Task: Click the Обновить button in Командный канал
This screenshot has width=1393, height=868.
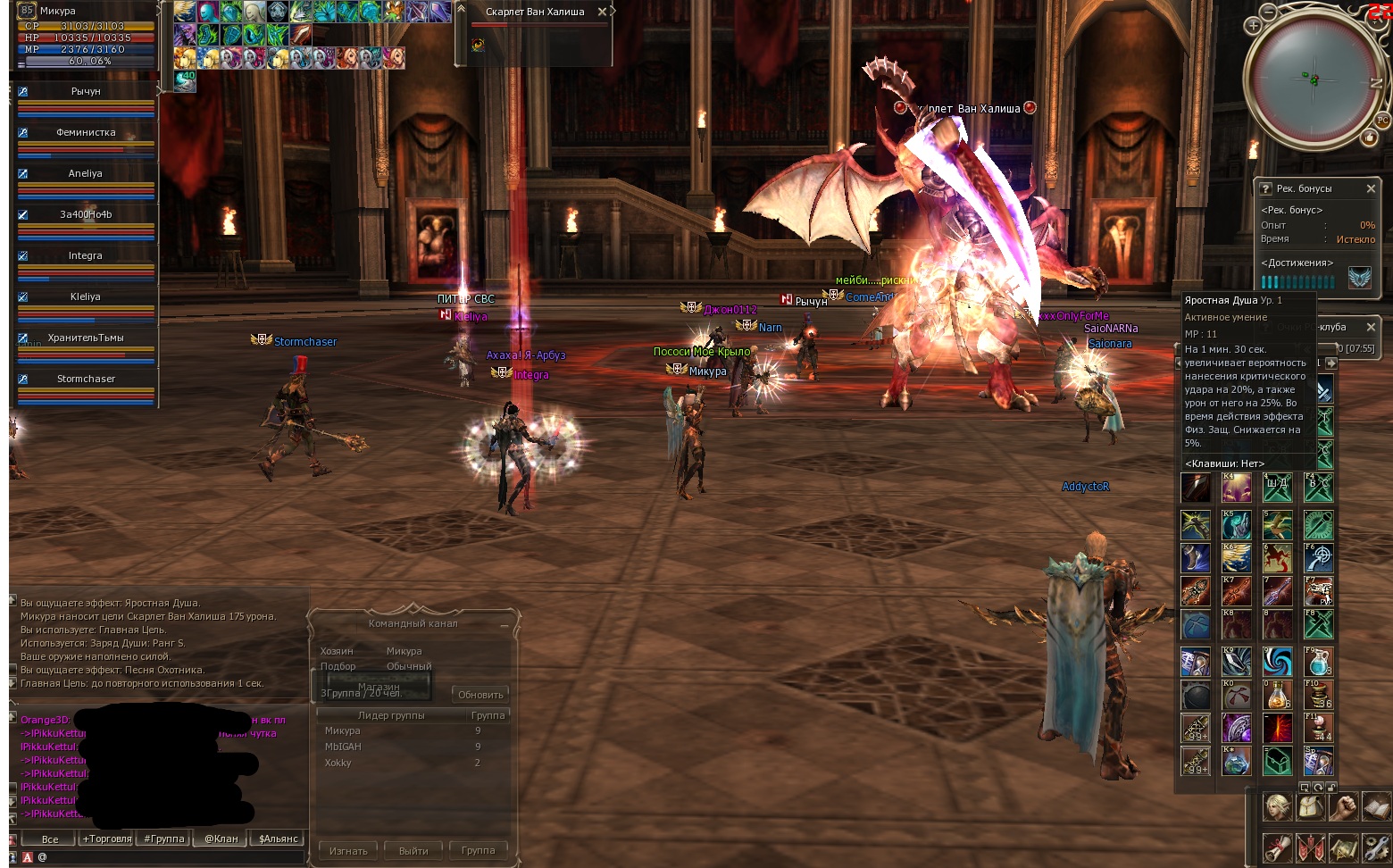Action: [x=480, y=695]
